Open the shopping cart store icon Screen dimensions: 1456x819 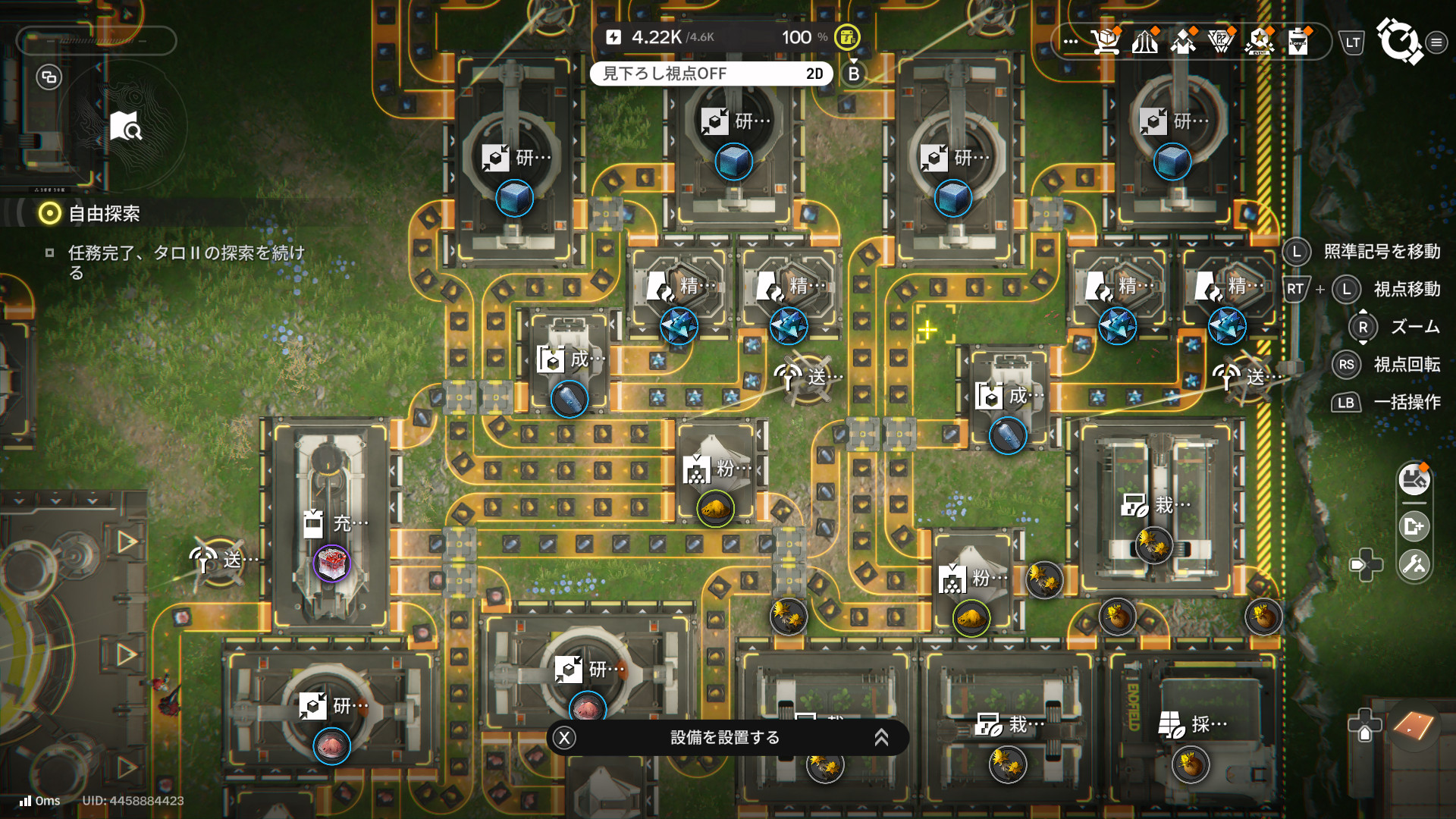[1106, 41]
